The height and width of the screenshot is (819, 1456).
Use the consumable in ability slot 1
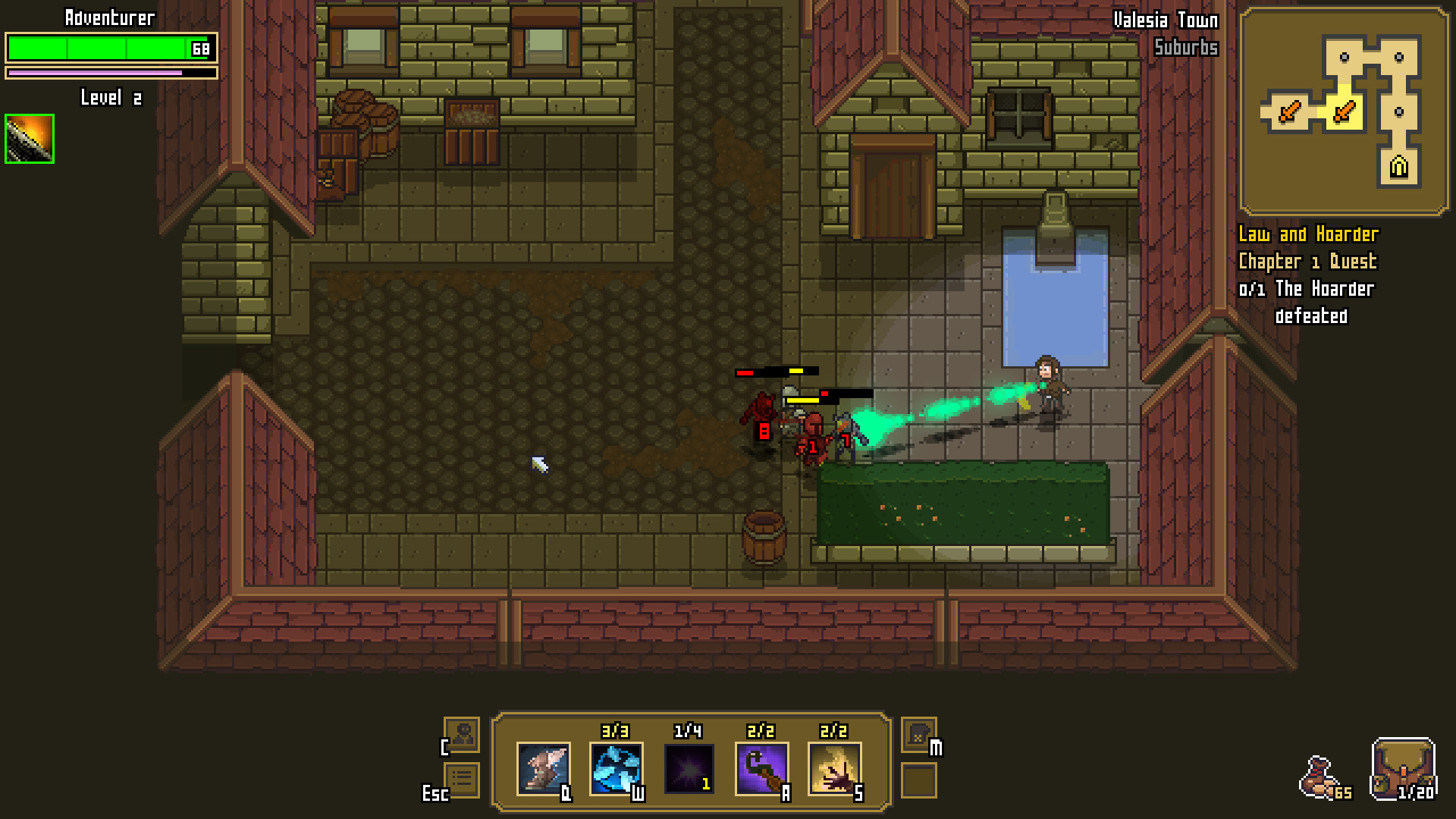689,768
